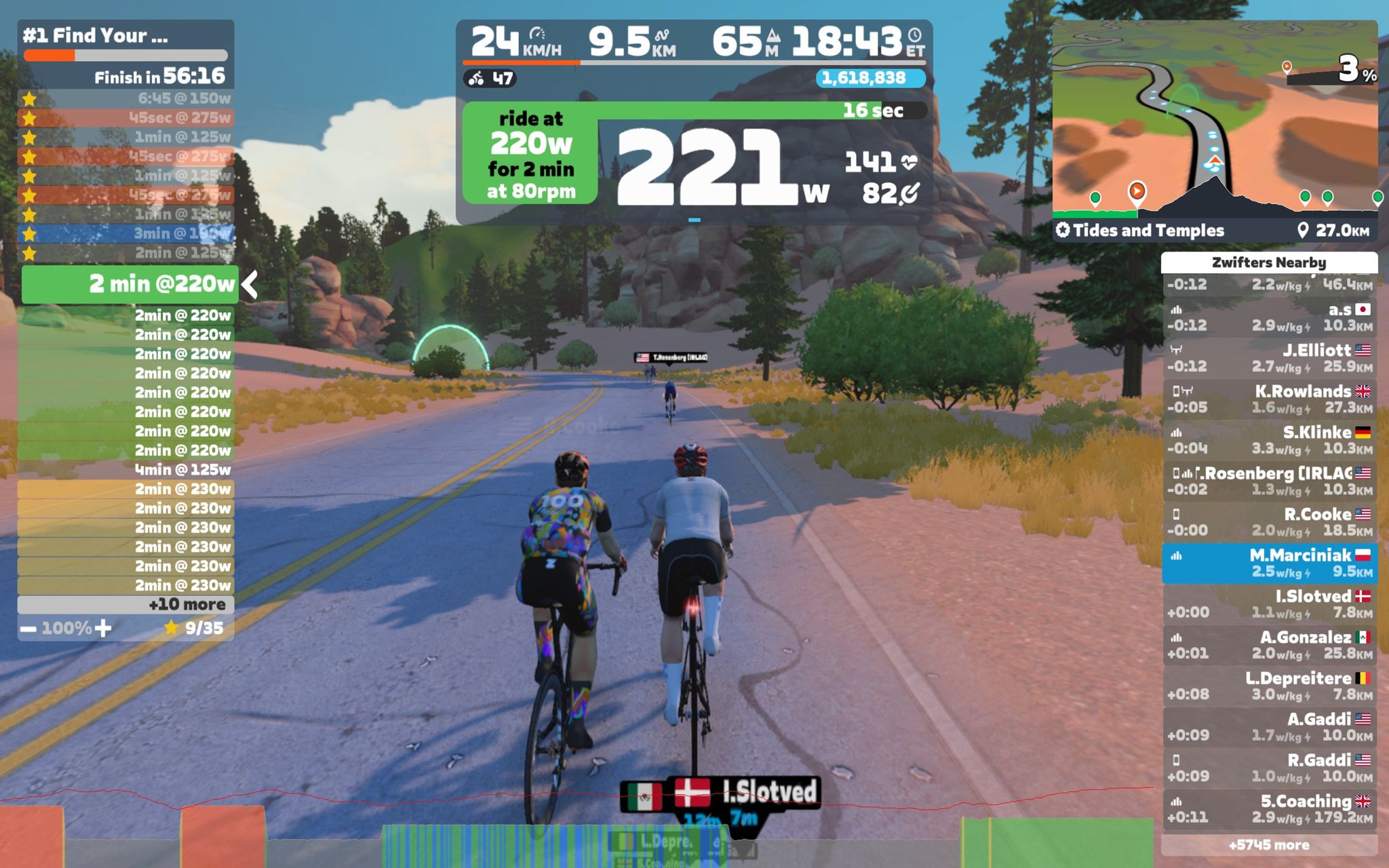The image size is (1389, 868).
Task: Show the +5745 more riders entry
Action: click(1269, 845)
